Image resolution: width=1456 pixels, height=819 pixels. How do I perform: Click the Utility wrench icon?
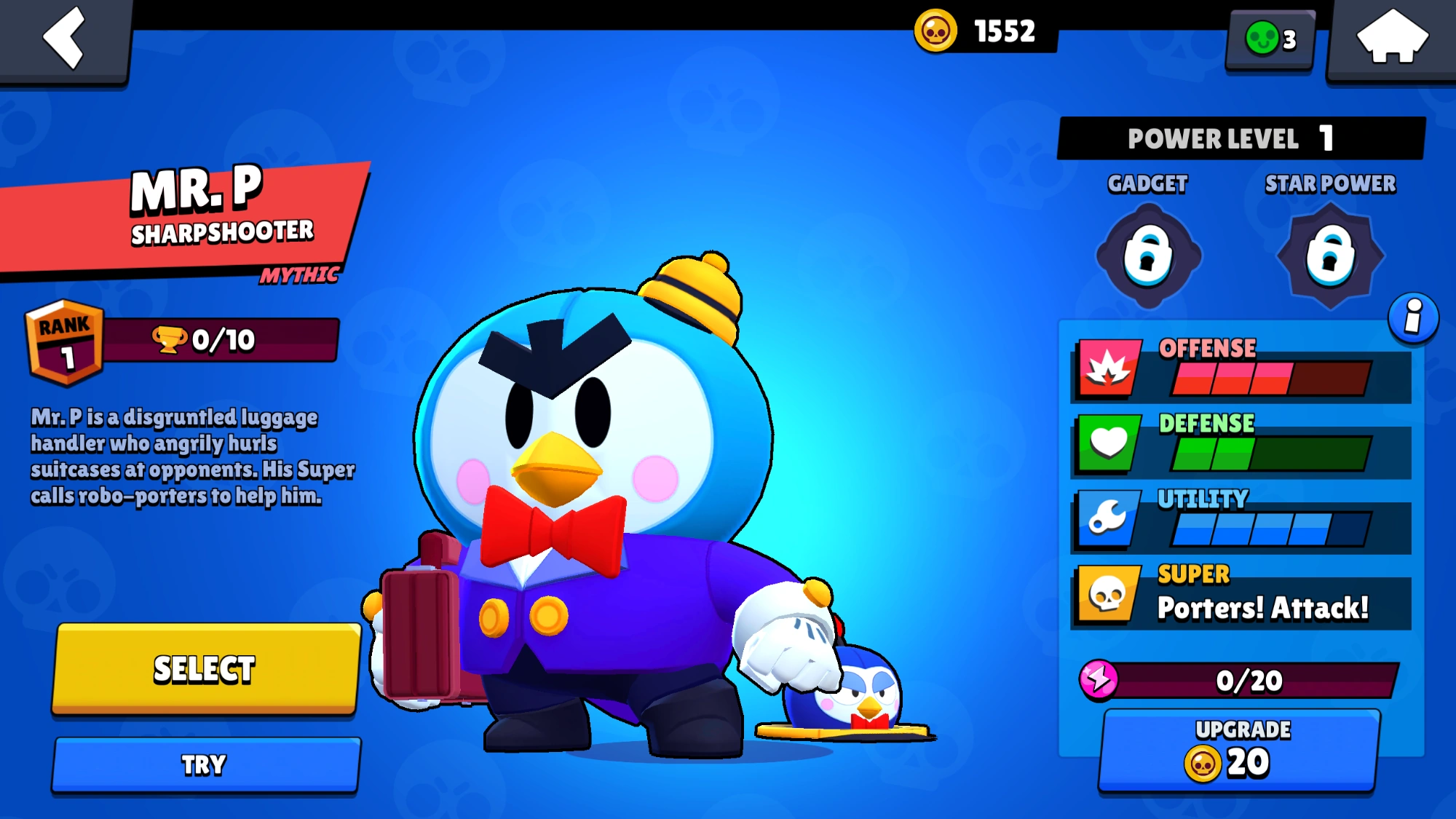point(1107,518)
